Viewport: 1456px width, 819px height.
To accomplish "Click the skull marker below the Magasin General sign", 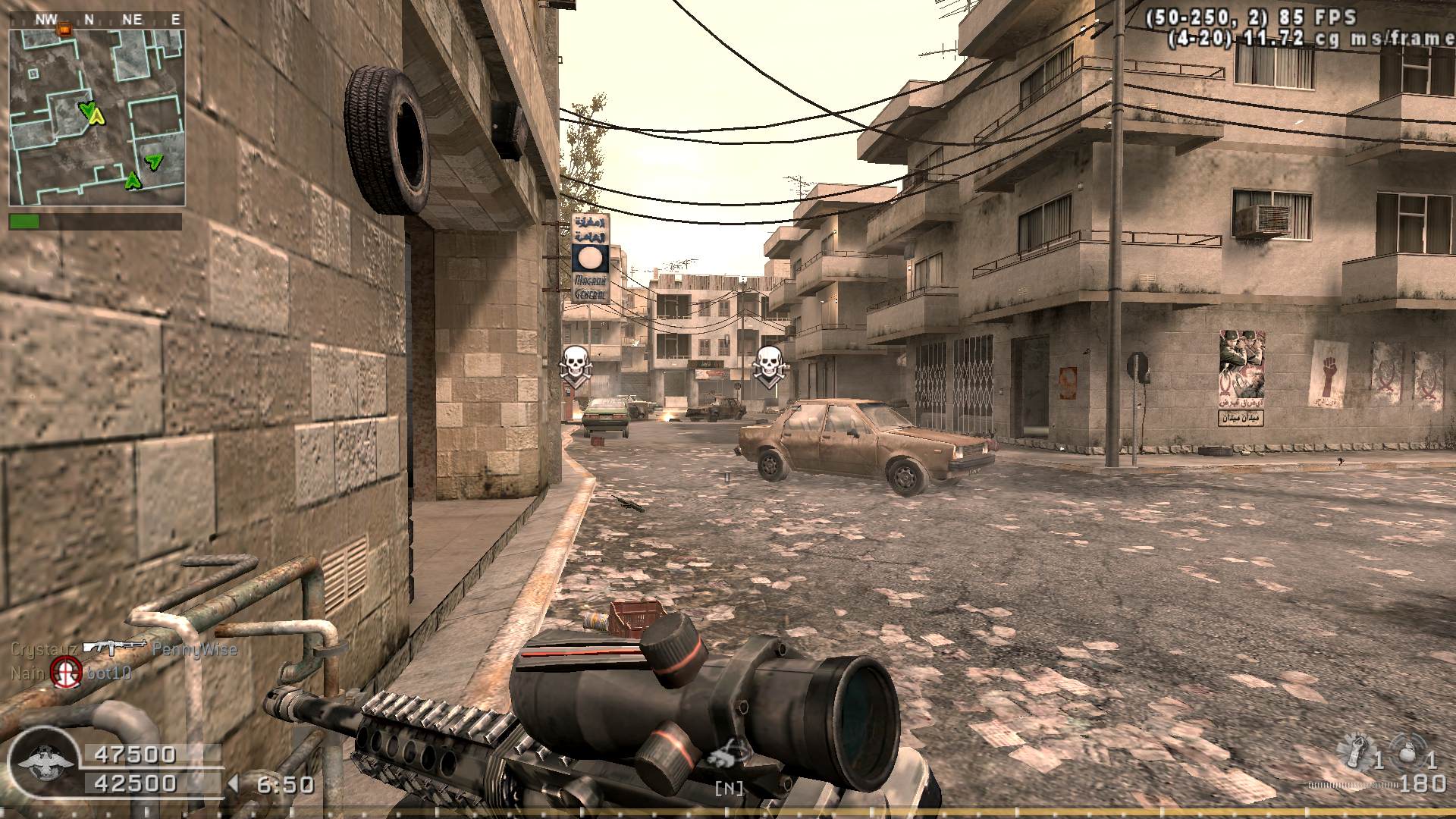I will tap(575, 365).
